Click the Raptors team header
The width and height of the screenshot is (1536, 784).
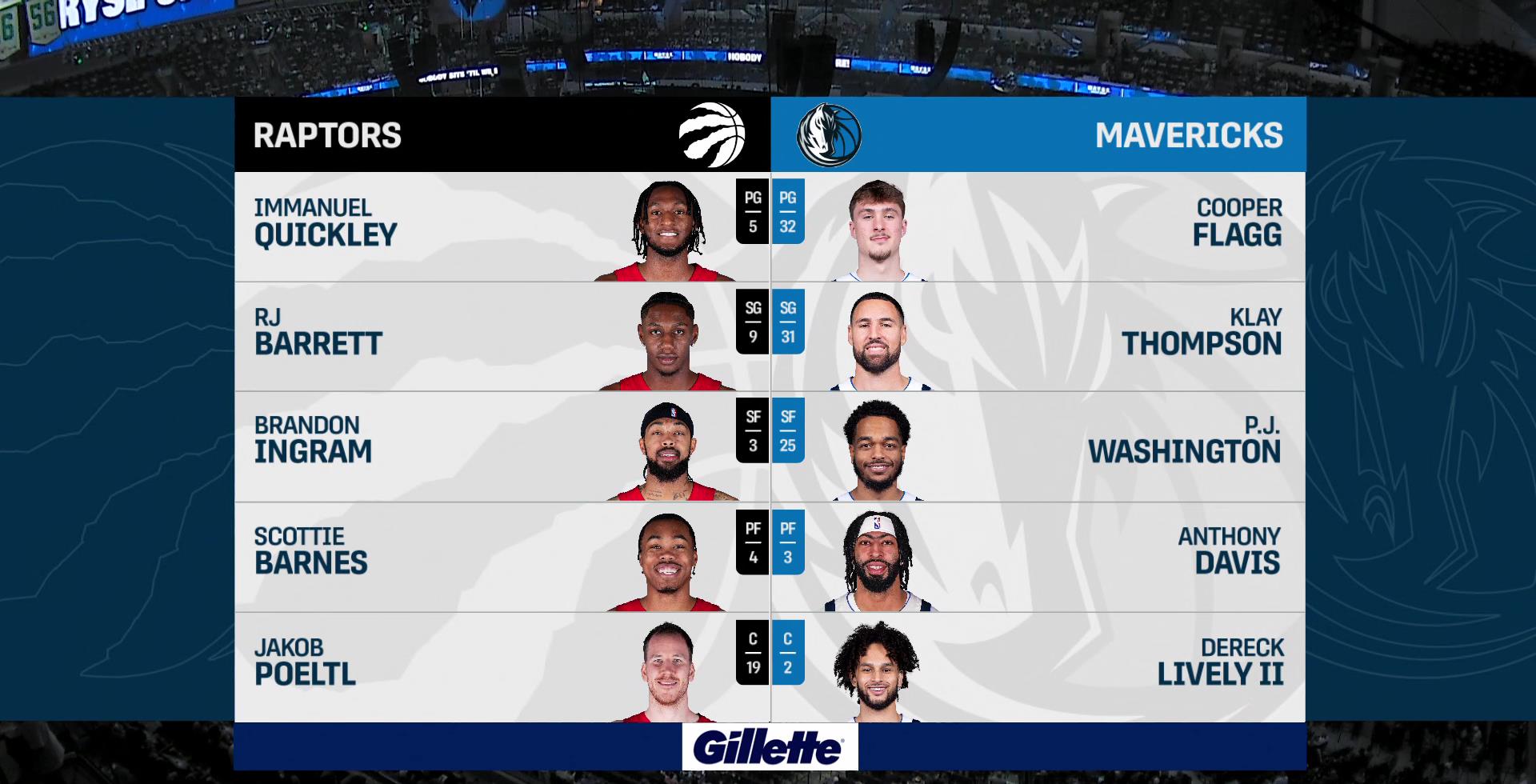coord(502,135)
